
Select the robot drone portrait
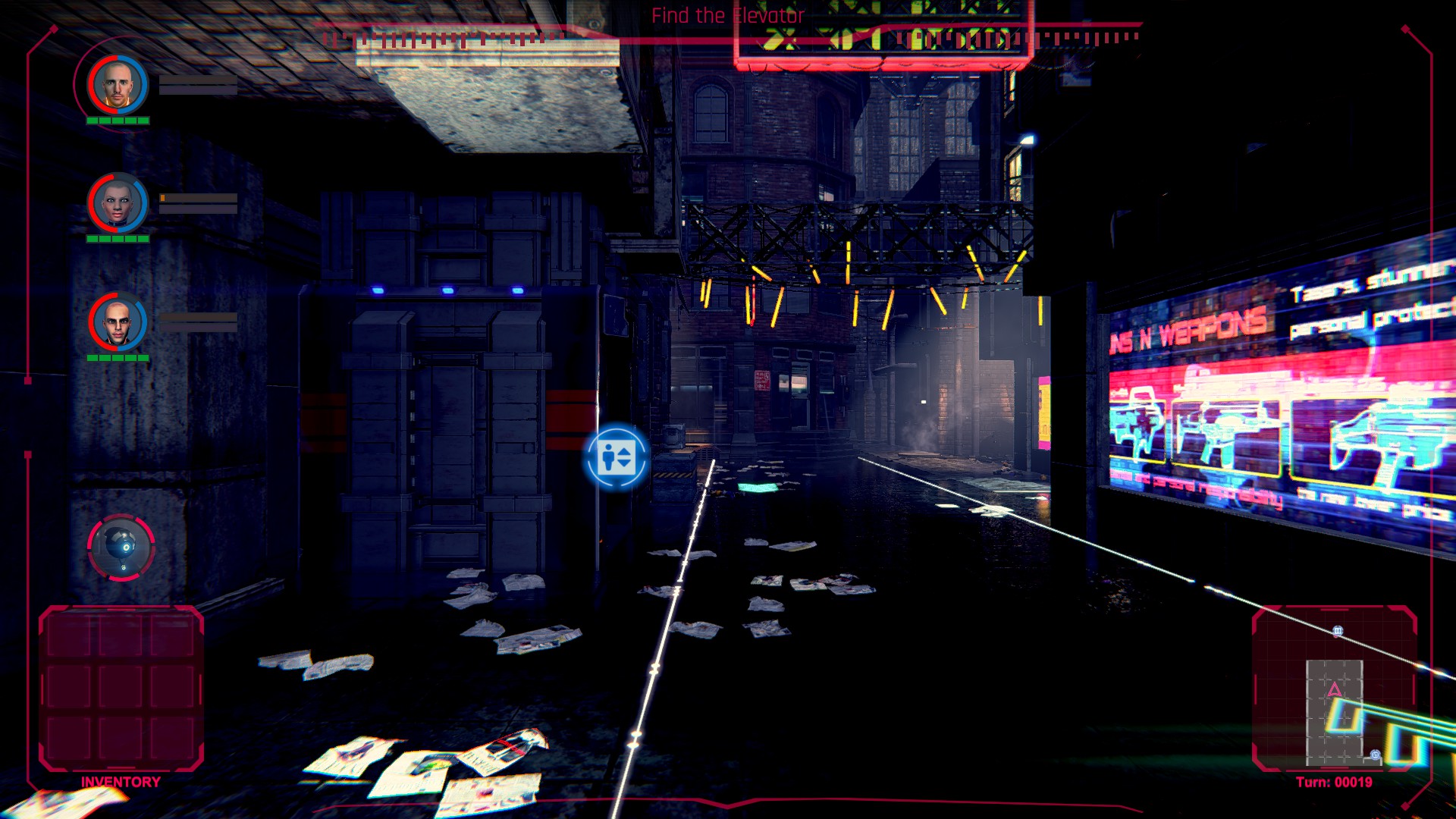(x=121, y=547)
